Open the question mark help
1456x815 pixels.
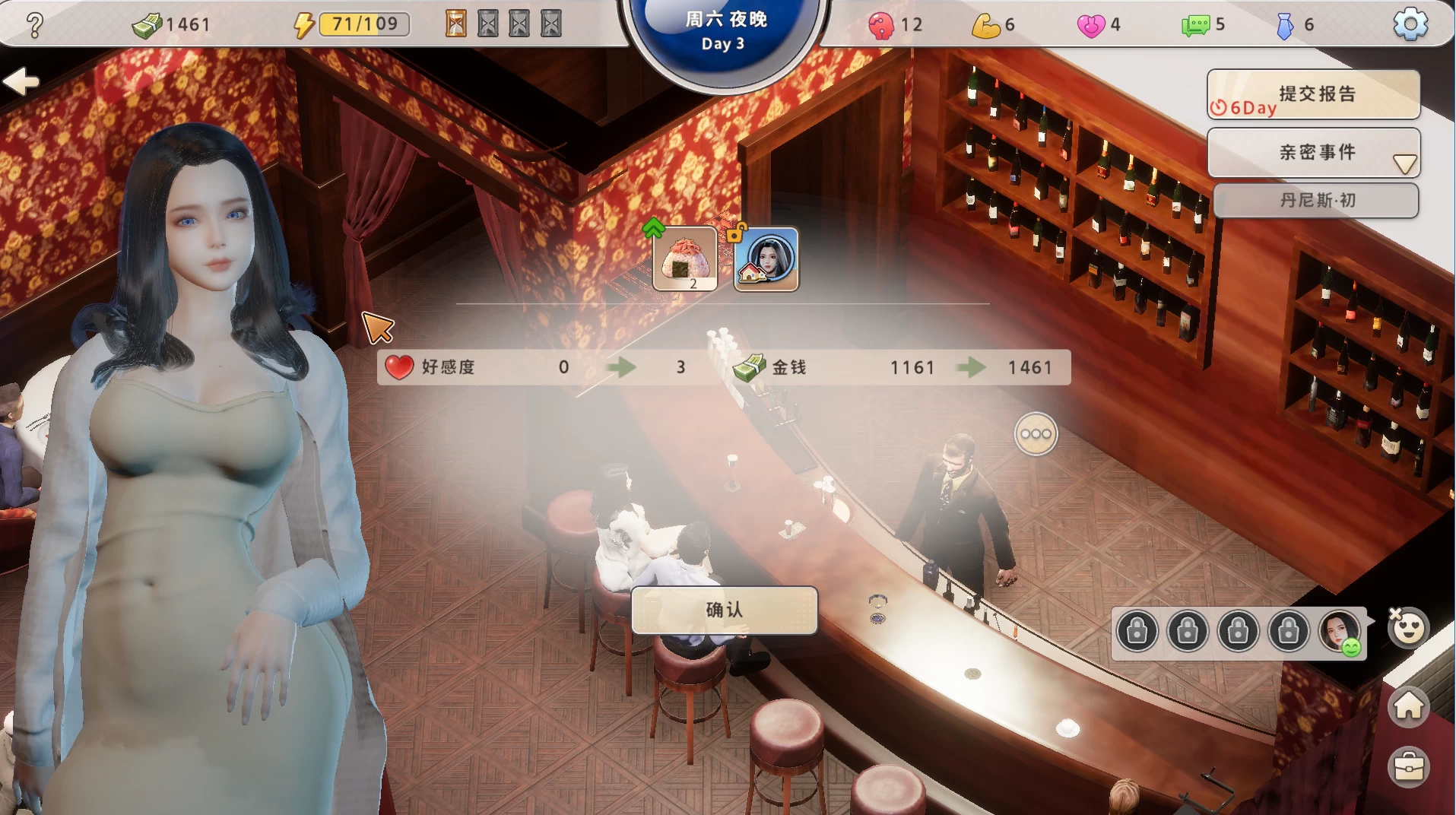click(x=34, y=25)
